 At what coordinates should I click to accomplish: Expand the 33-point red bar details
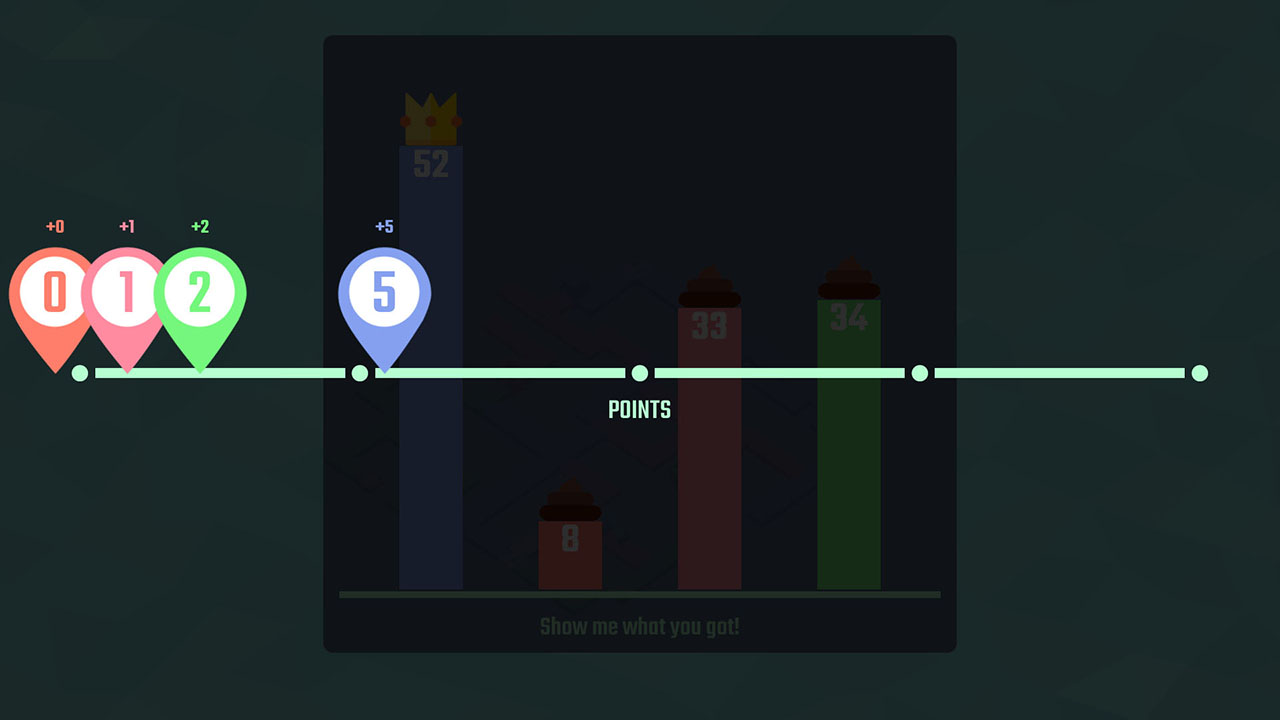[x=710, y=450]
